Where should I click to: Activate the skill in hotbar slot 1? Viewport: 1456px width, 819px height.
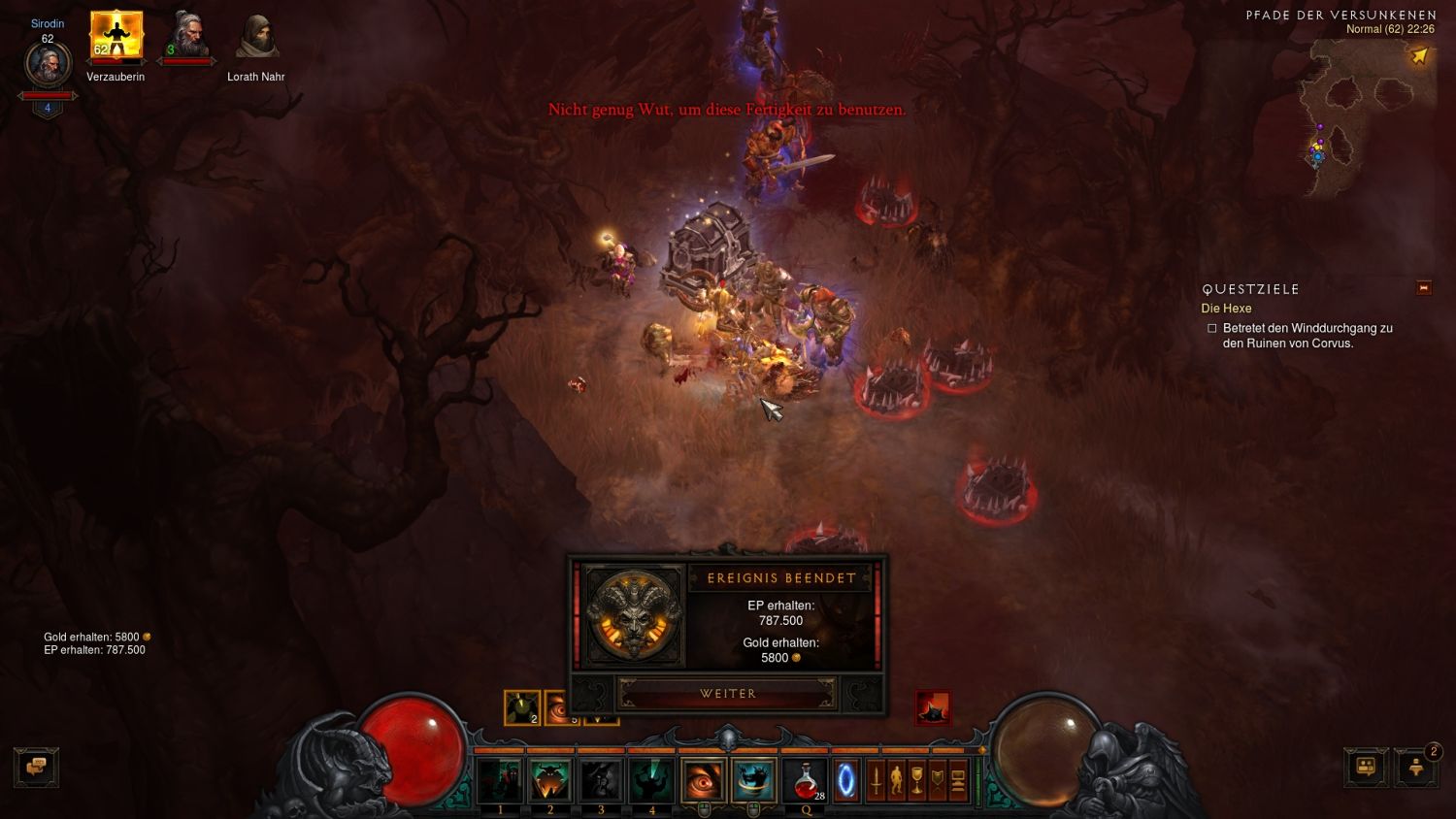(500, 780)
